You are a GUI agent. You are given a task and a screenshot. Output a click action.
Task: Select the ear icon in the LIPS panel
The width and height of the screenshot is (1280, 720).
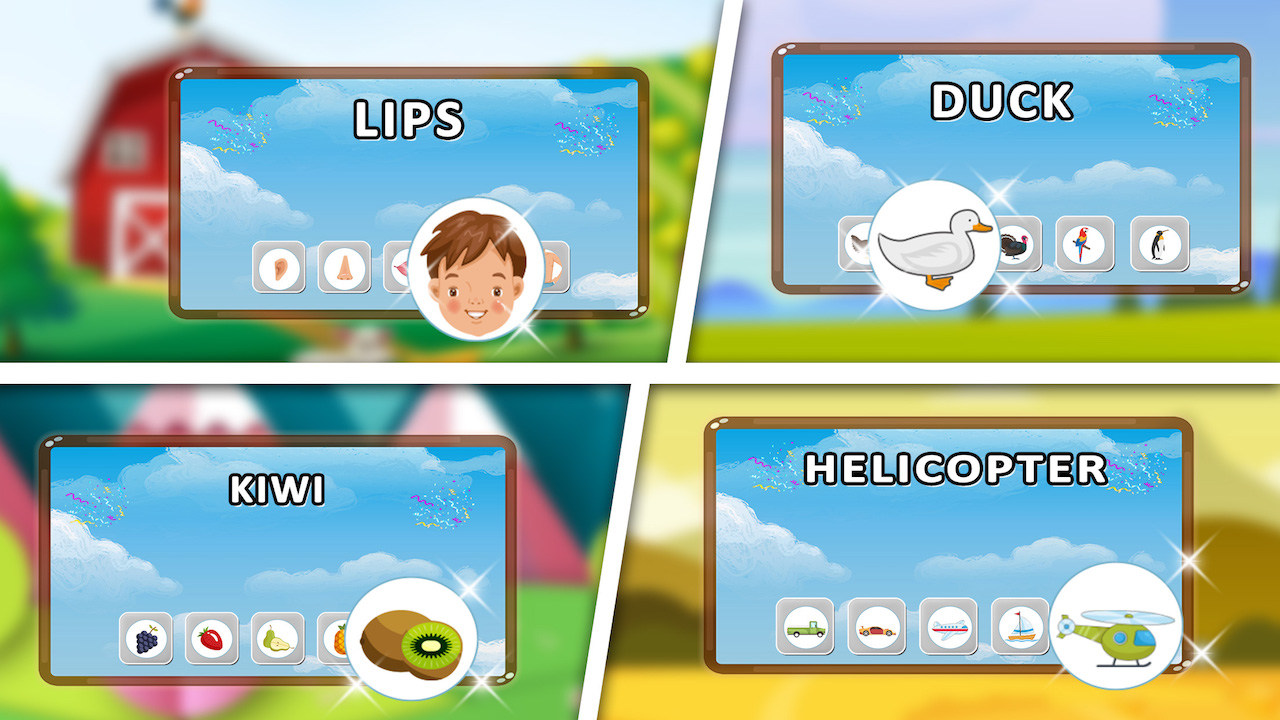(x=279, y=267)
